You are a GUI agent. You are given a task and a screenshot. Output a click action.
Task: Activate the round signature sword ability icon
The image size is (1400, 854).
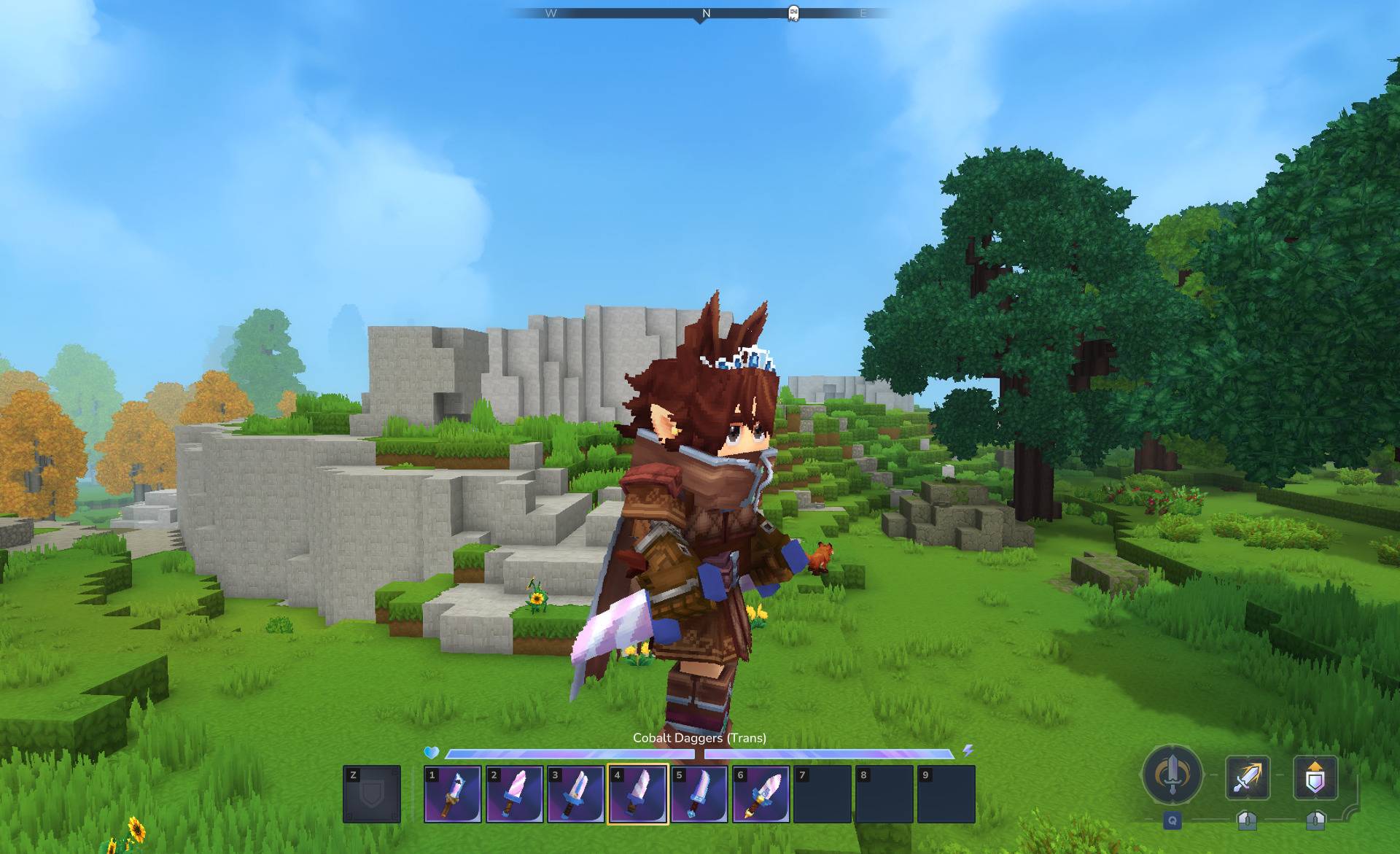(x=1172, y=775)
